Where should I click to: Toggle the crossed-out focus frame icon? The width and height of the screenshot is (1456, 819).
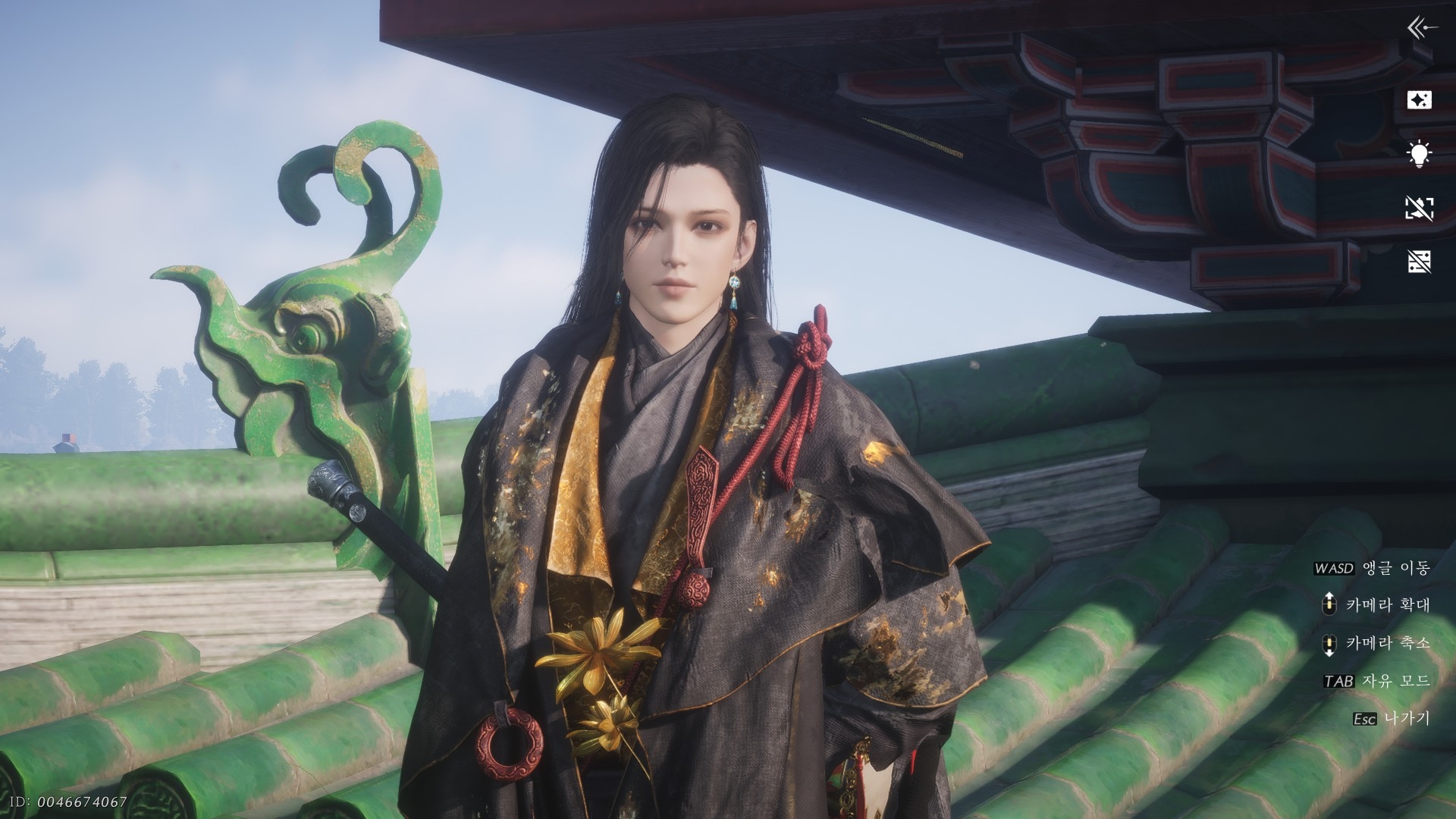(1419, 208)
